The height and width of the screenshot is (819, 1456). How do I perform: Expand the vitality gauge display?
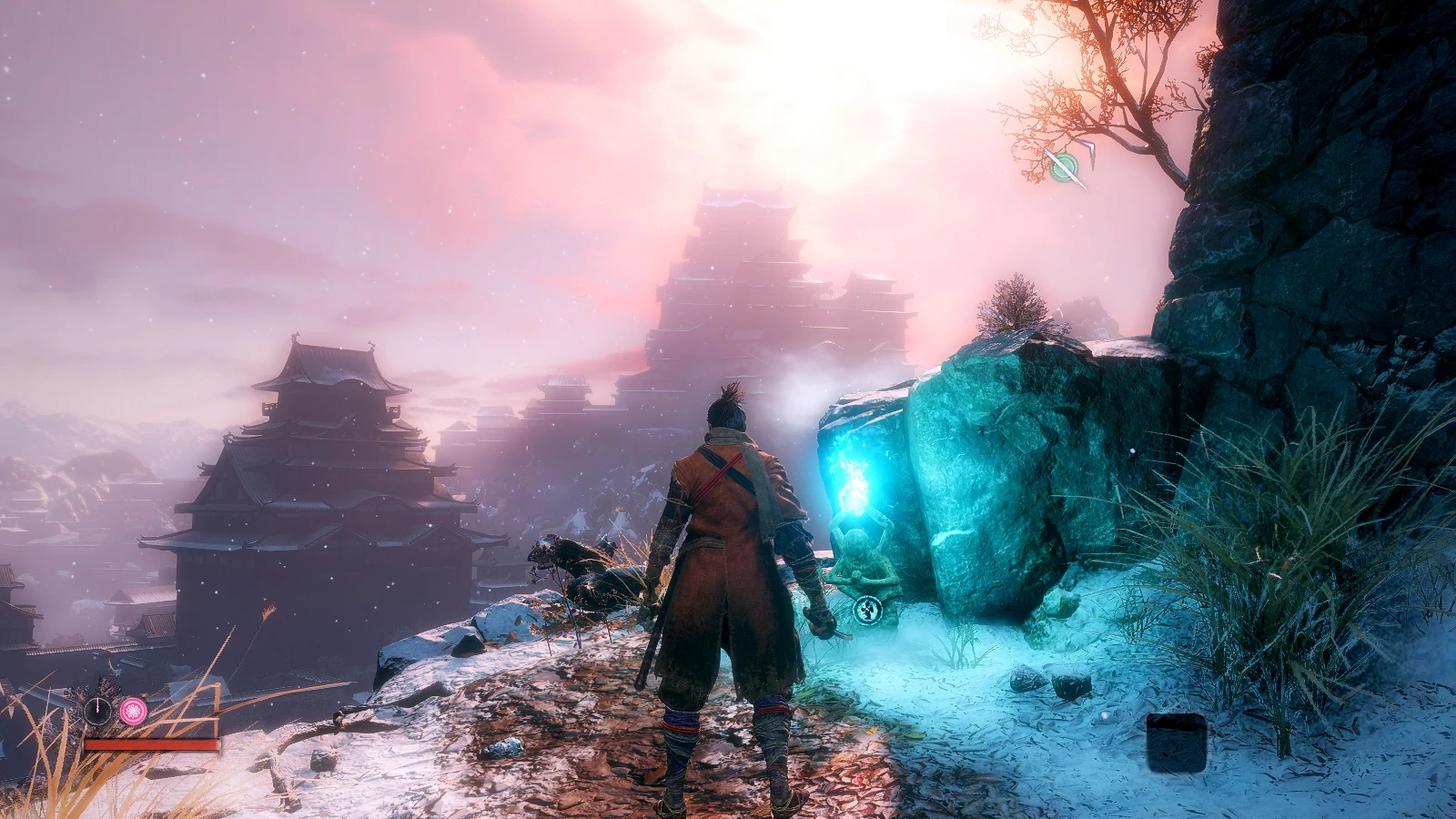[x=152, y=744]
